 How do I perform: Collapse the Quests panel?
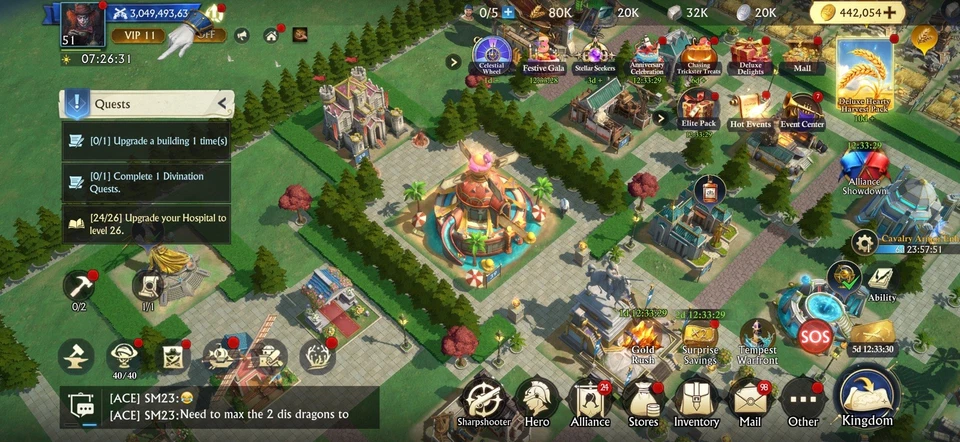224,103
